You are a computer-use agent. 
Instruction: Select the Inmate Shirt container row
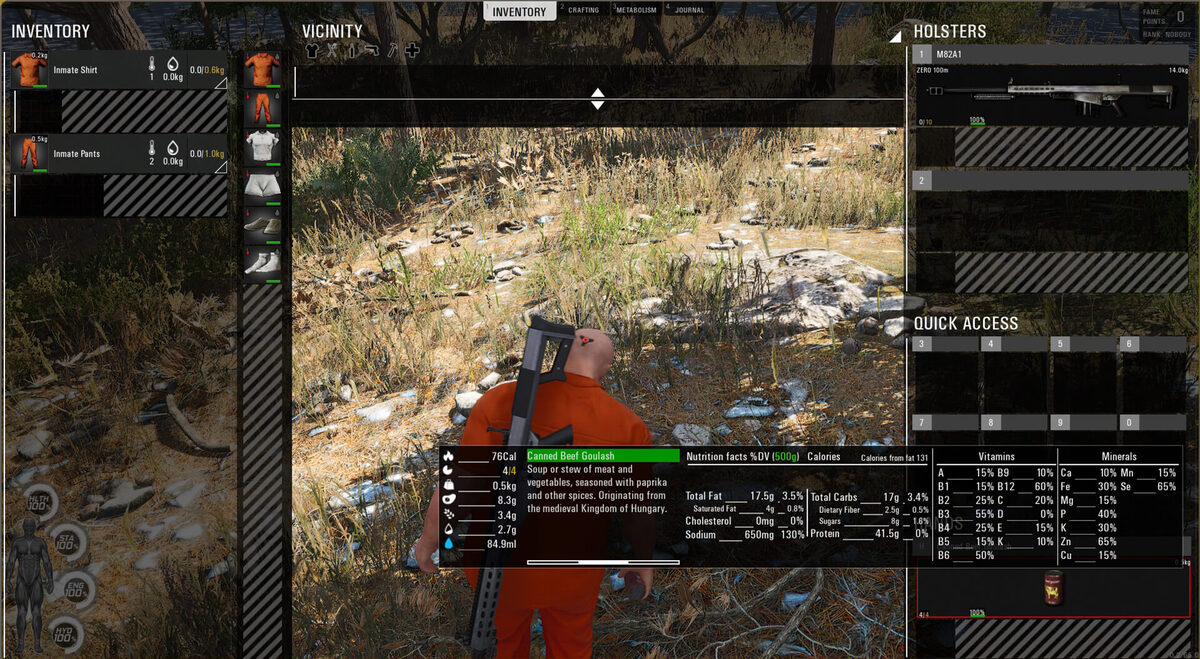(119, 70)
